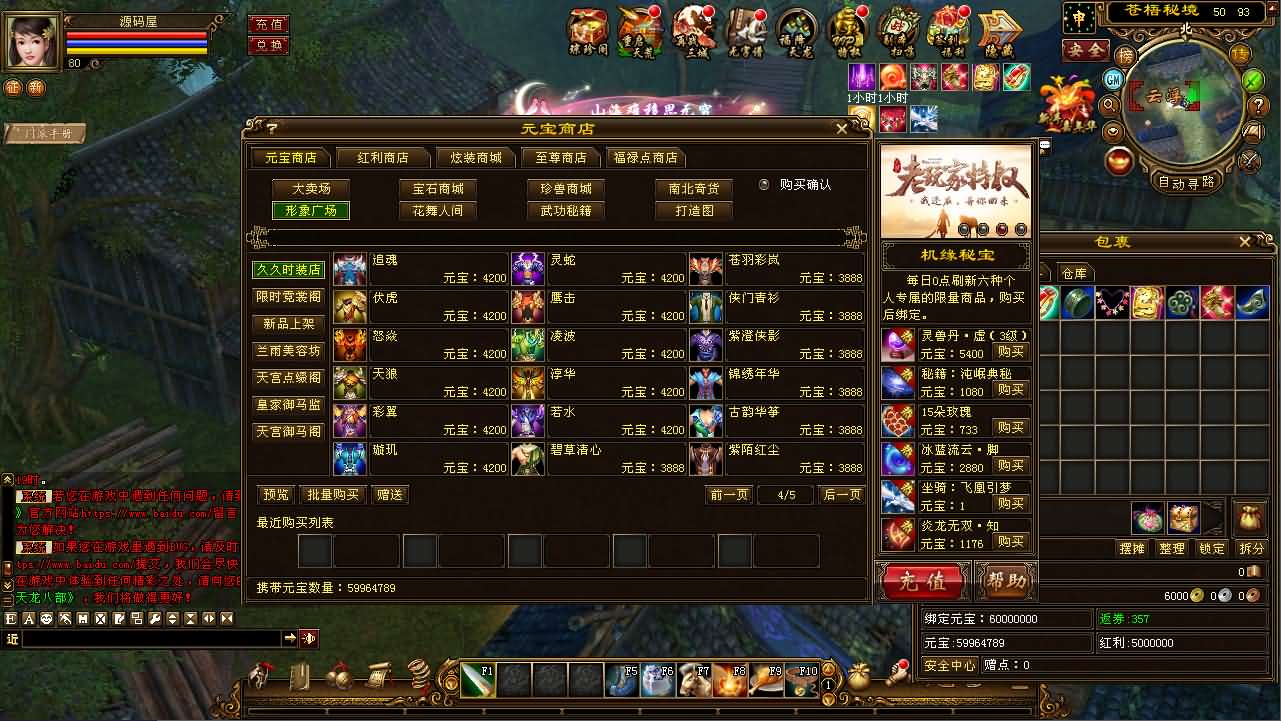The height and width of the screenshot is (721, 1281).
Task: Close the 包裹 inventory window
Action: tap(1245, 242)
